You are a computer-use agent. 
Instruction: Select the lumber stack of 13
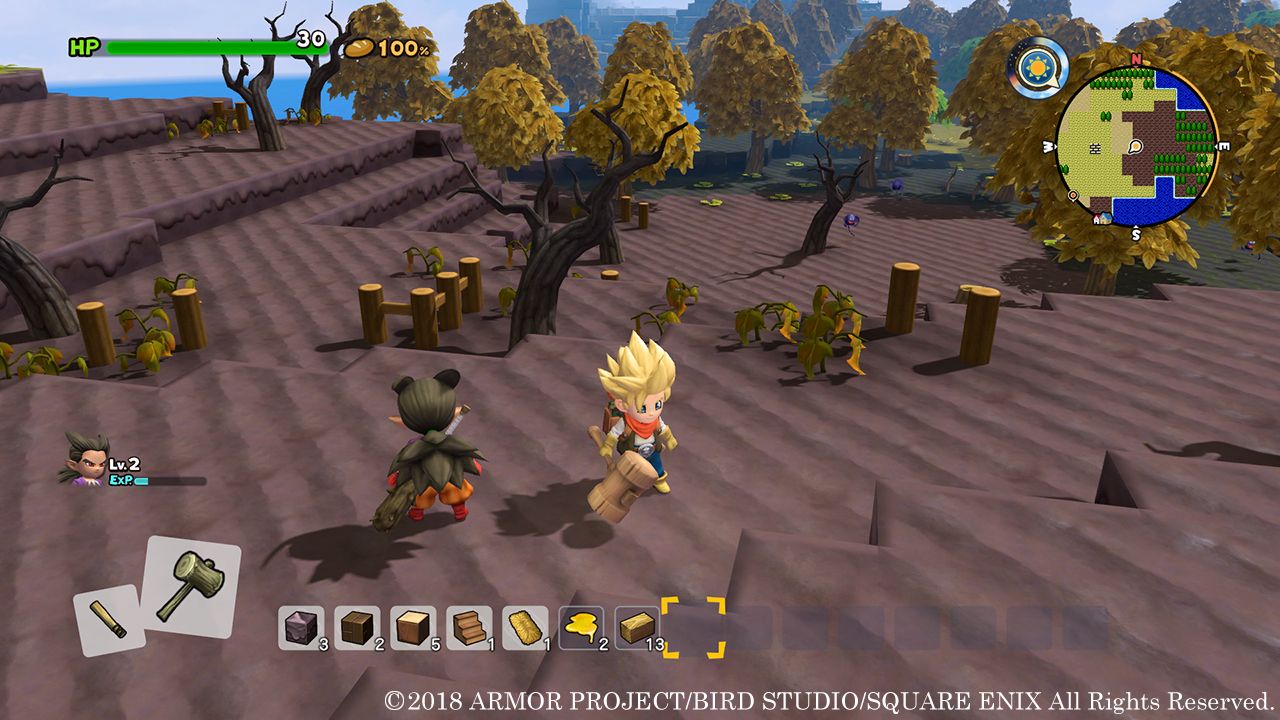pos(638,625)
